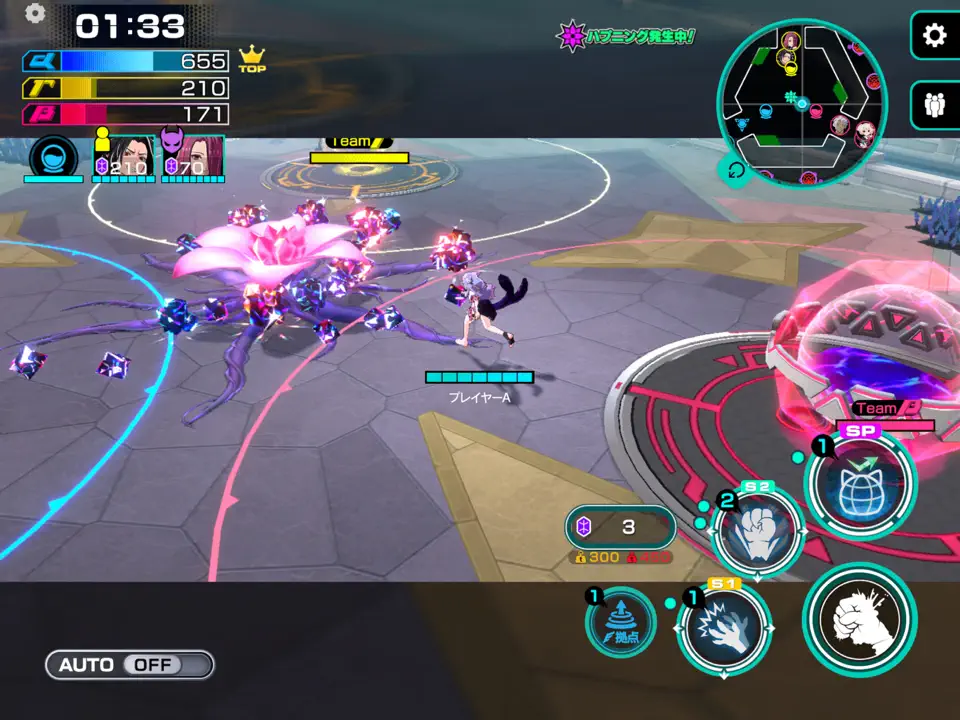The width and height of the screenshot is (960, 720).
Task: Click the blue base icon beside portraits
Action: (x=53, y=158)
